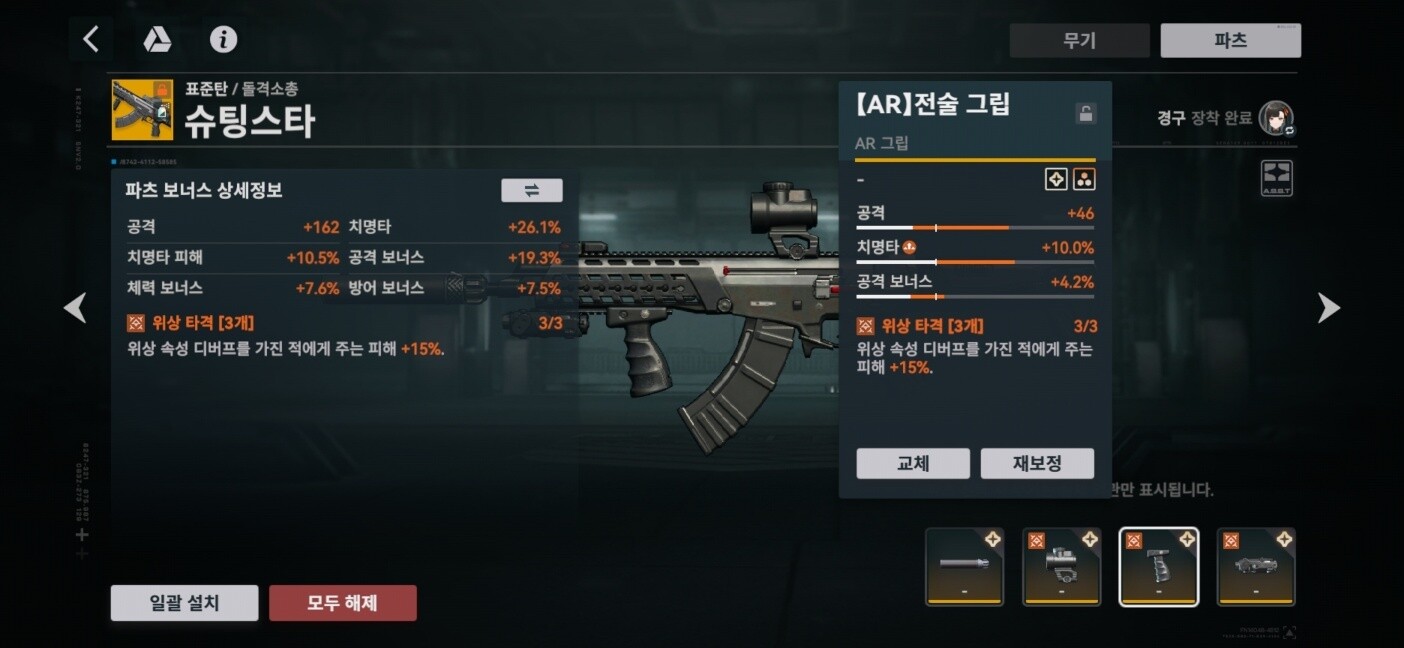The image size is (1404, 648).
Task: Show the next weapon with right arrow
Action: click(x=1328, y=308)
